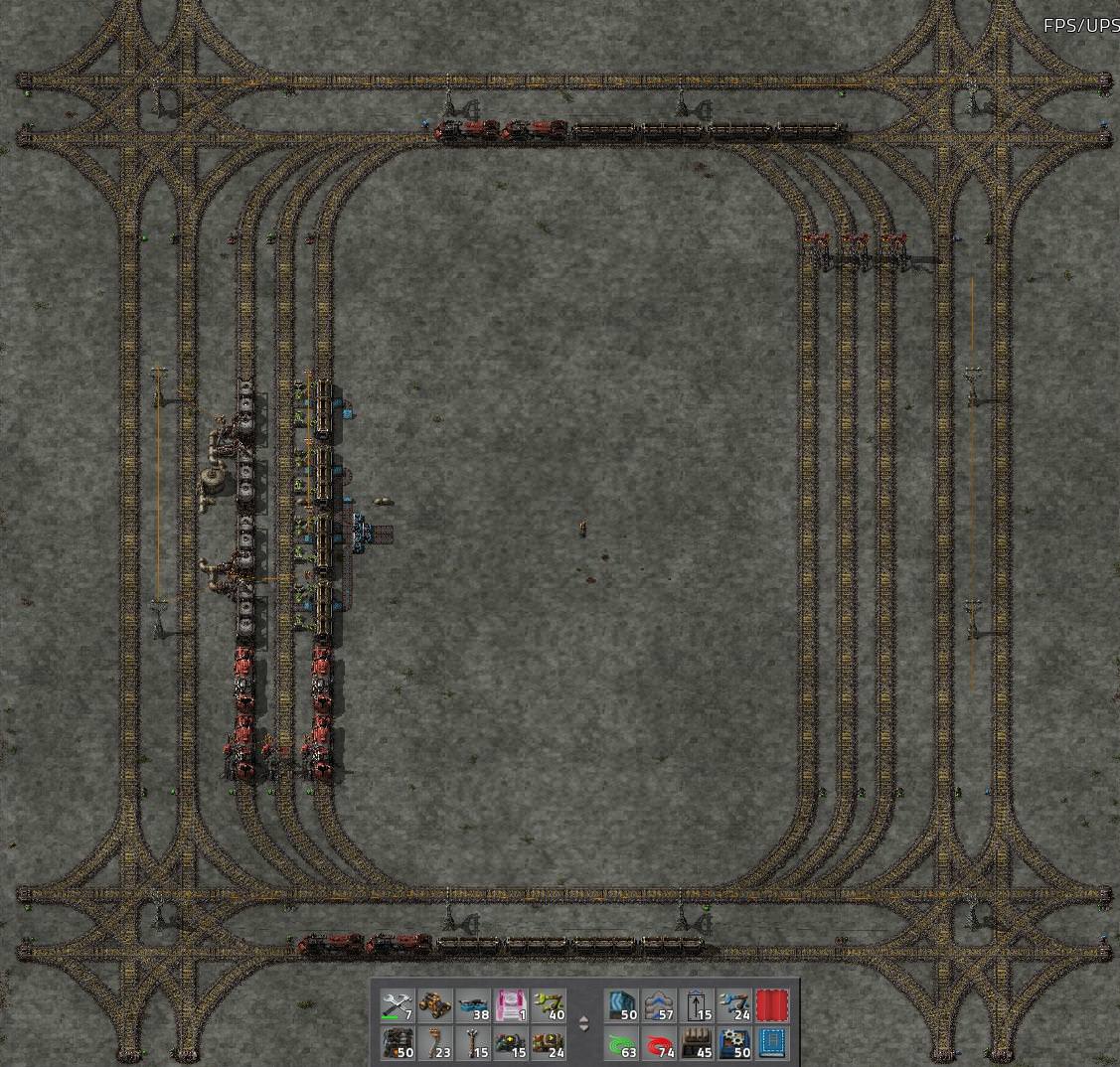1120x1067 pixels.
Task: Select the repair pack slot
Action: point(398,1006)
